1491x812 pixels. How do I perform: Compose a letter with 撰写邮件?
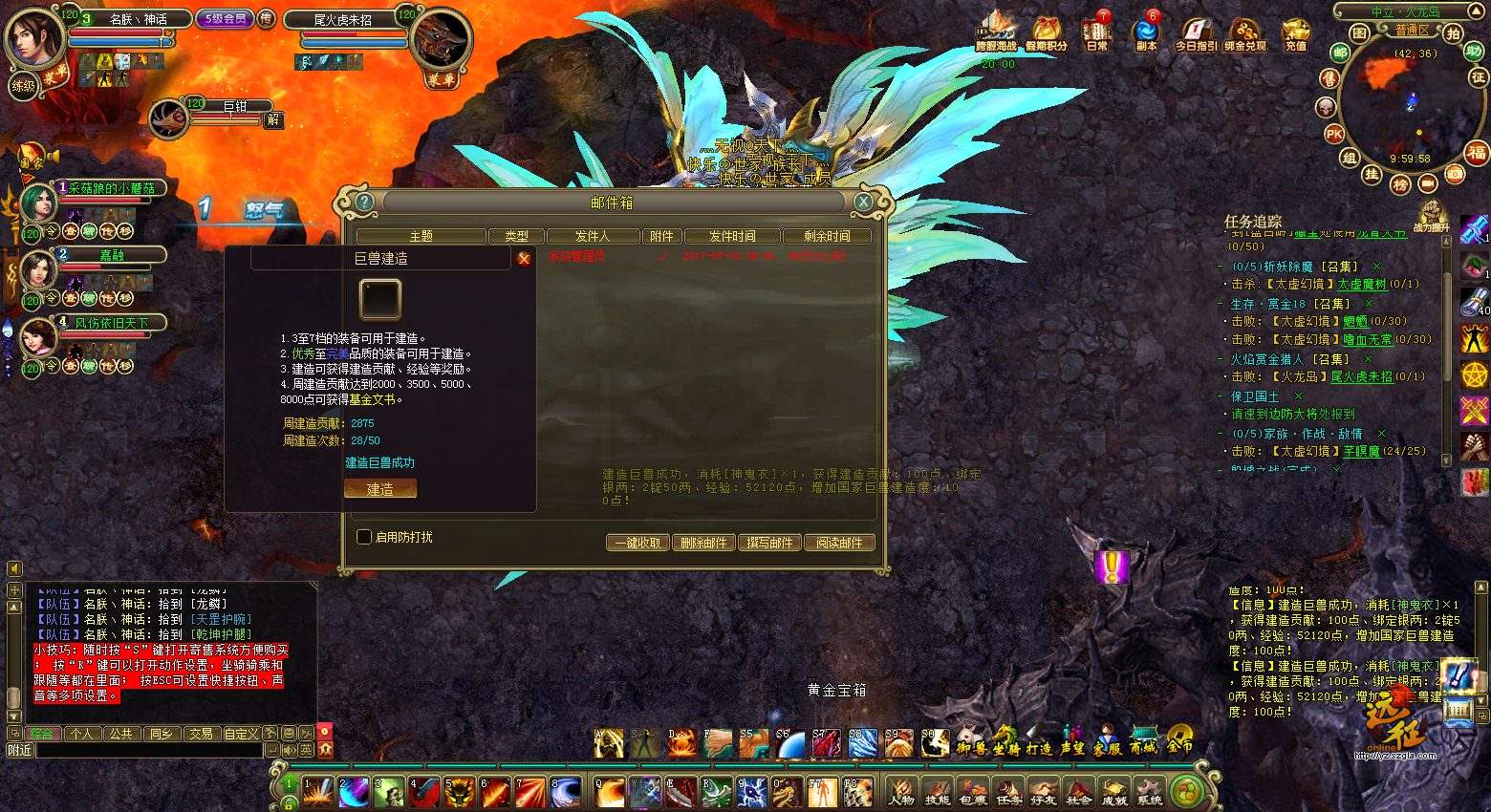click(x=769, y=543)
